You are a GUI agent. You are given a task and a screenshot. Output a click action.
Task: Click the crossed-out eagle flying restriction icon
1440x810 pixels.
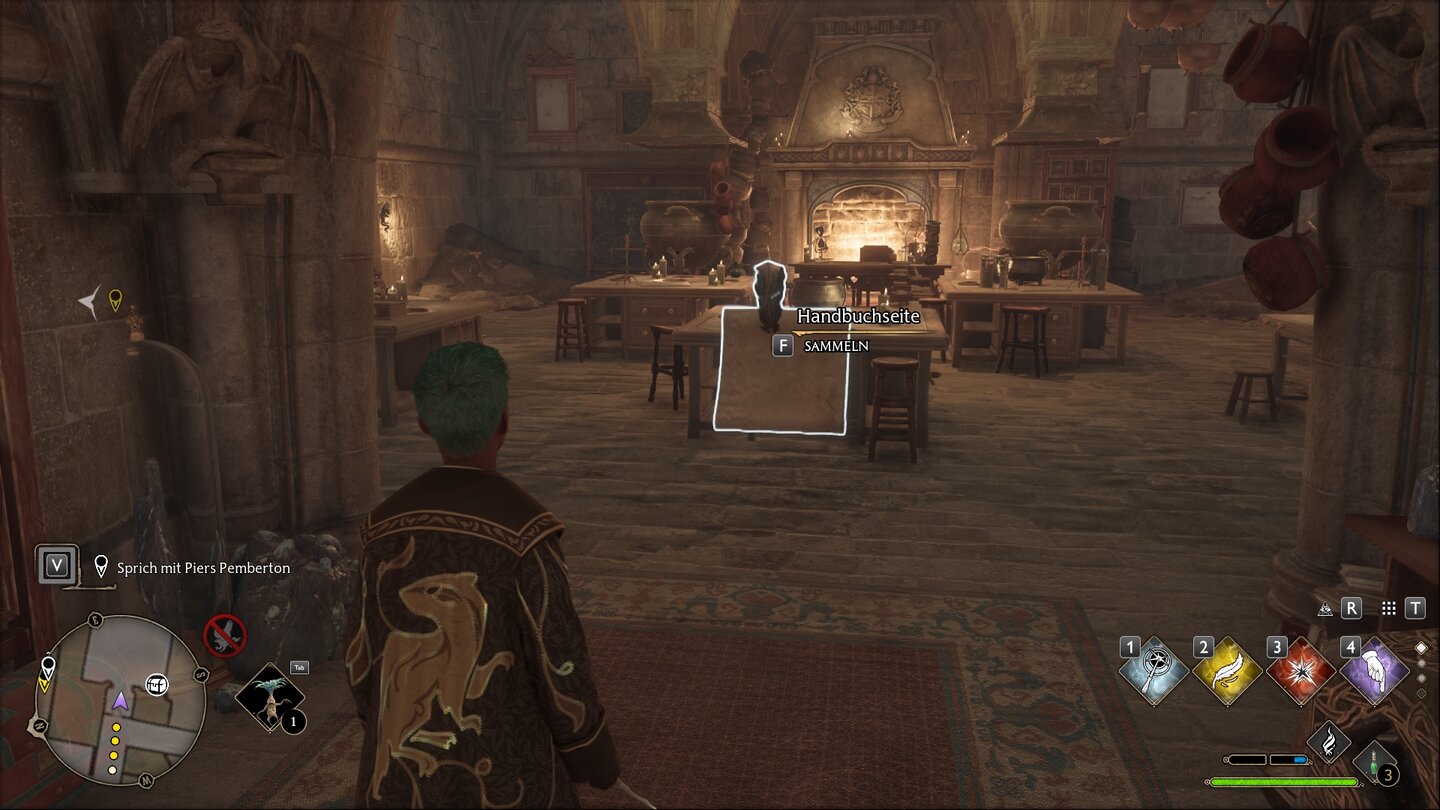pyautogui.click(x=227, y=637)
